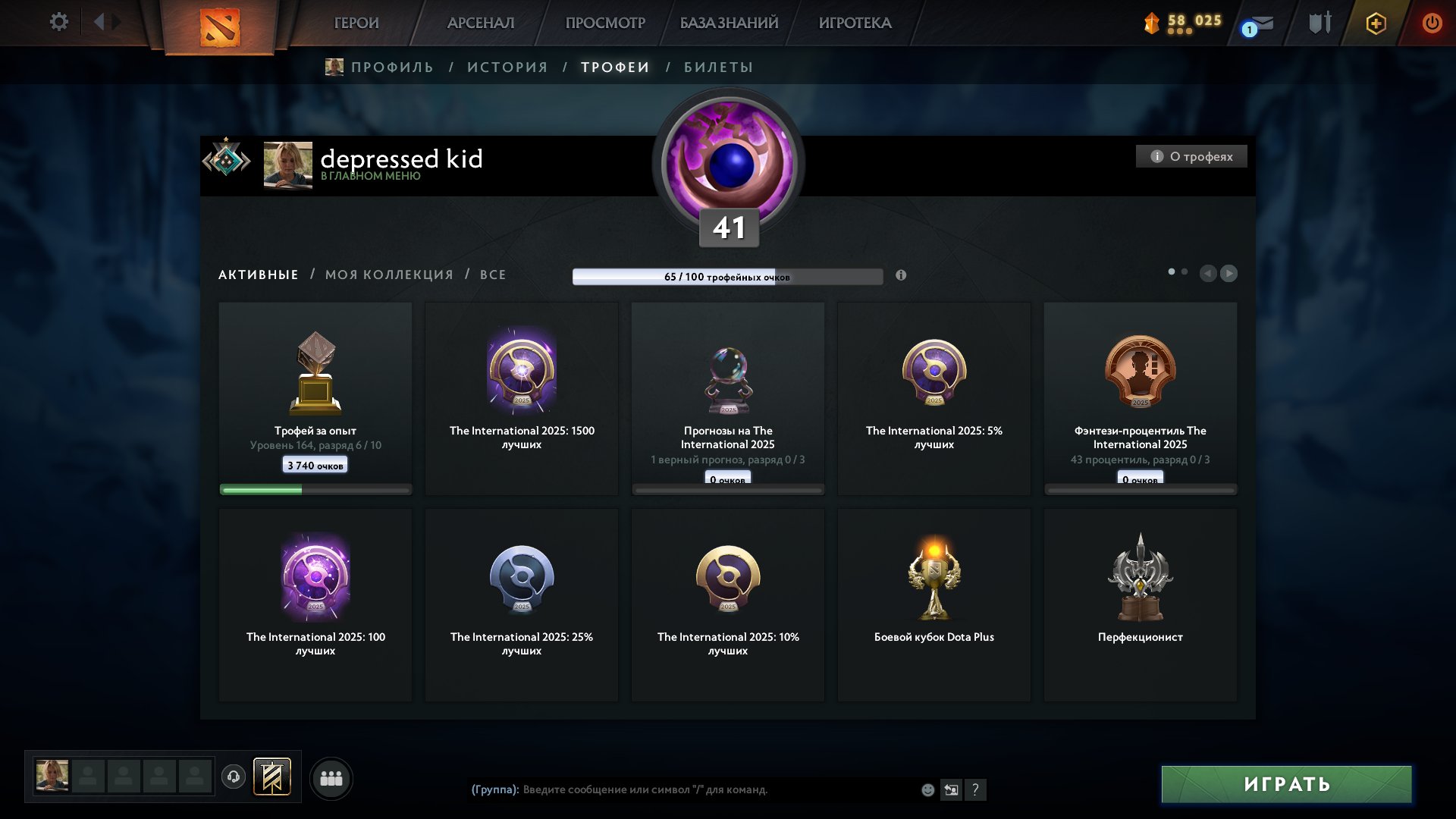
Task: Open the Билеты tab
Action: pyautogui.click(x=718, y=67)
